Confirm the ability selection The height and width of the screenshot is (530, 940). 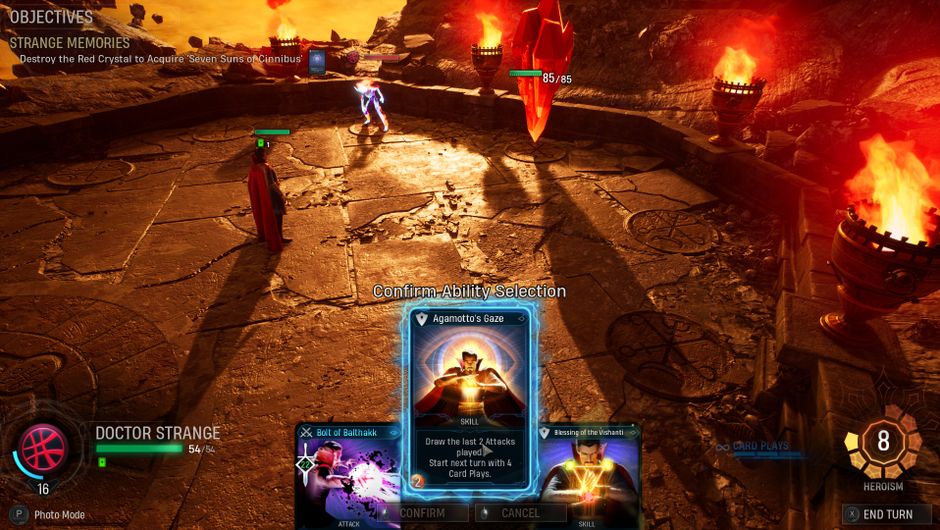pyautogui.click(x=421, y=513)
